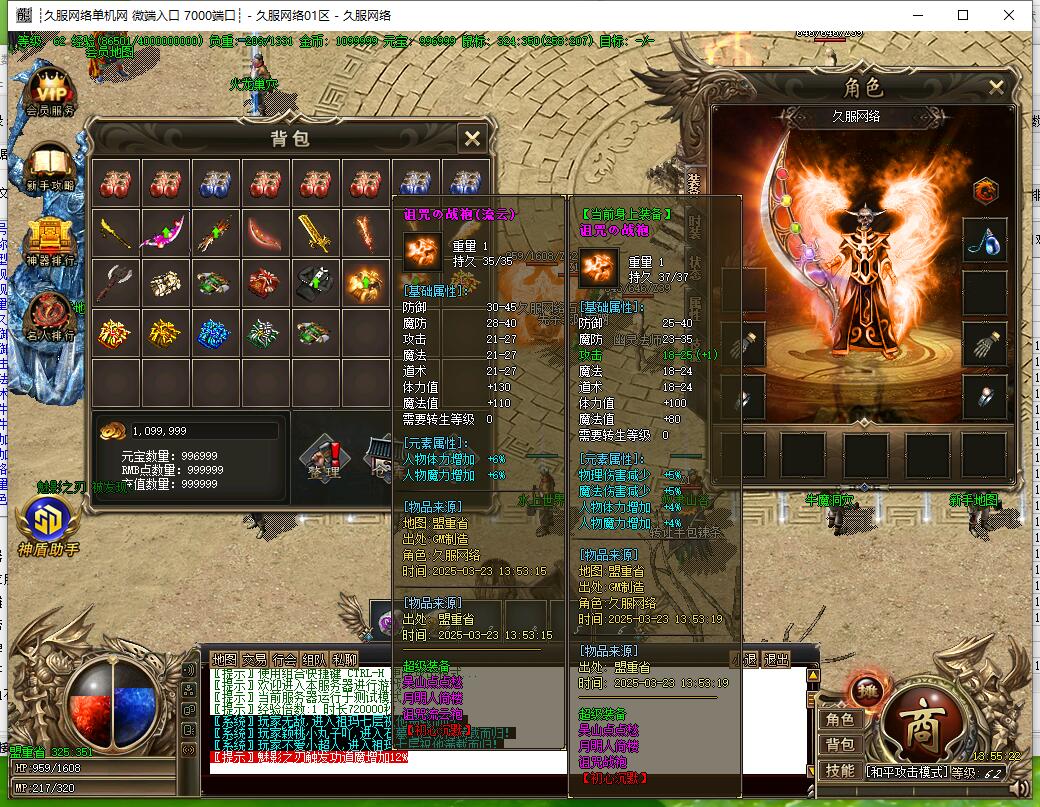
Task: Close the 背包 inventory window
Action: [473, 139]
